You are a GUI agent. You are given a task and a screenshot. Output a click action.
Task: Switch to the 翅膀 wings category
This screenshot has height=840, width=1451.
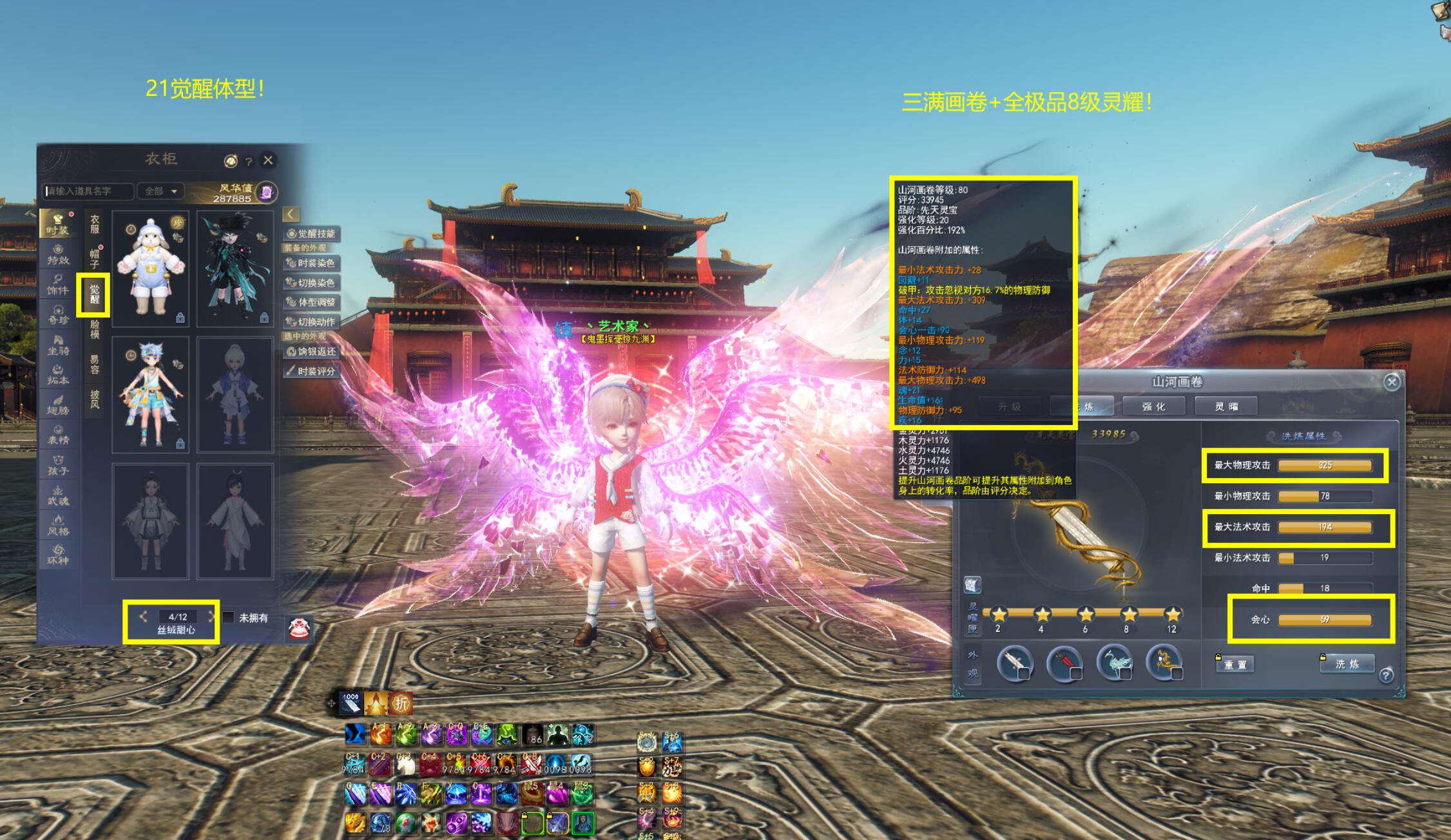point(58,405)
